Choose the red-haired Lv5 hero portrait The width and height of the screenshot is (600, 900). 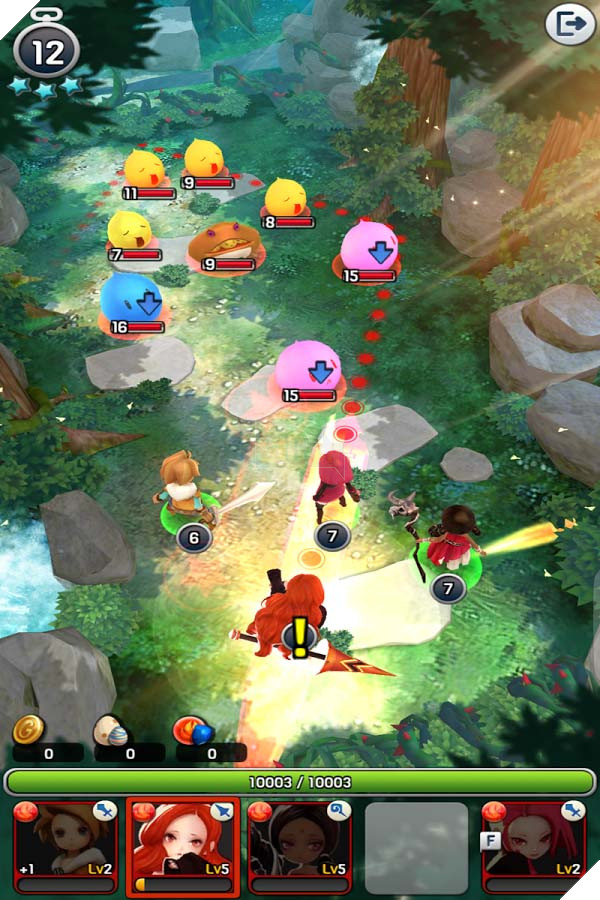pos(183,845)
